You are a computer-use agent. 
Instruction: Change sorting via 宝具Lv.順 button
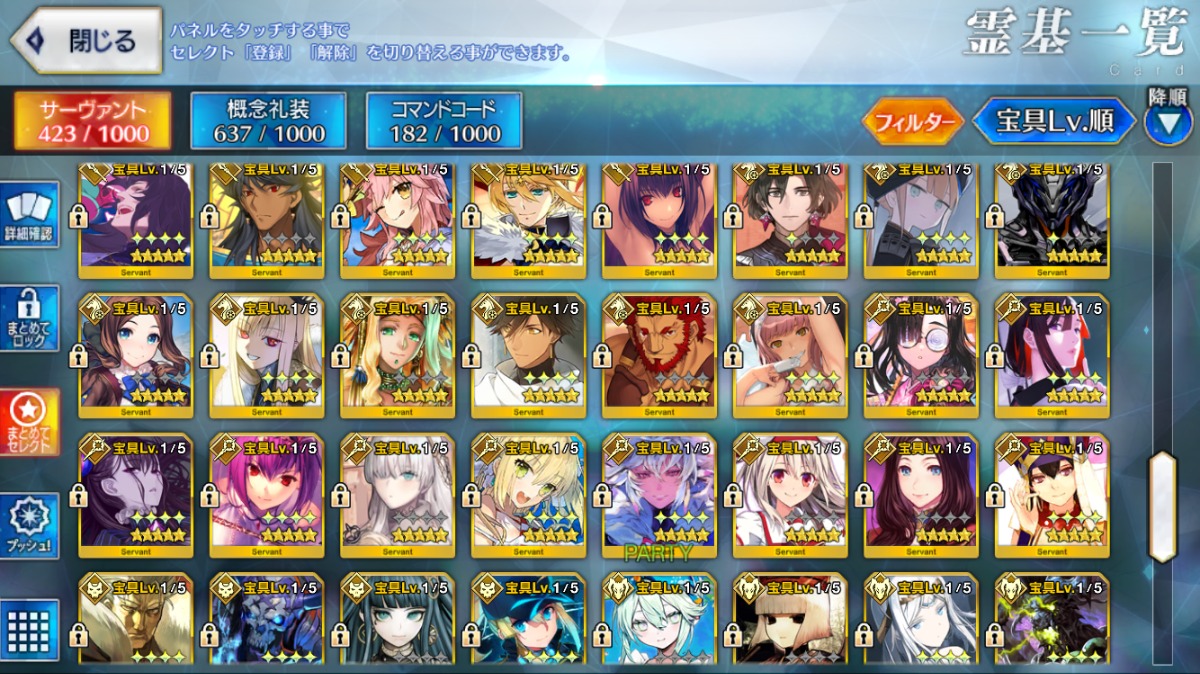tap(1054, 122)
